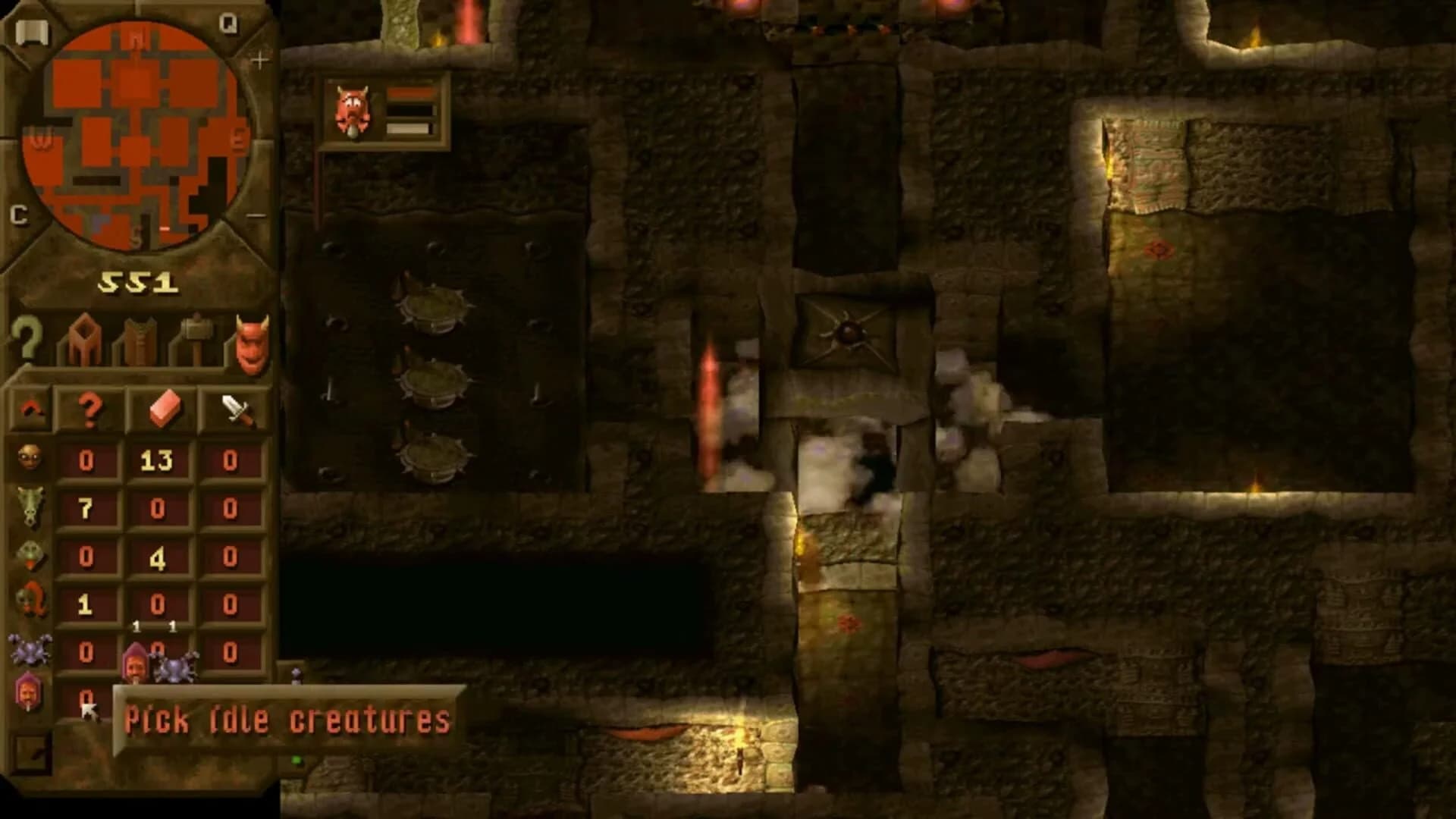Toggle the Q button above the minimap
Image resolution: width=1456 pixels, height=819 pixels.
coord(229,23)
